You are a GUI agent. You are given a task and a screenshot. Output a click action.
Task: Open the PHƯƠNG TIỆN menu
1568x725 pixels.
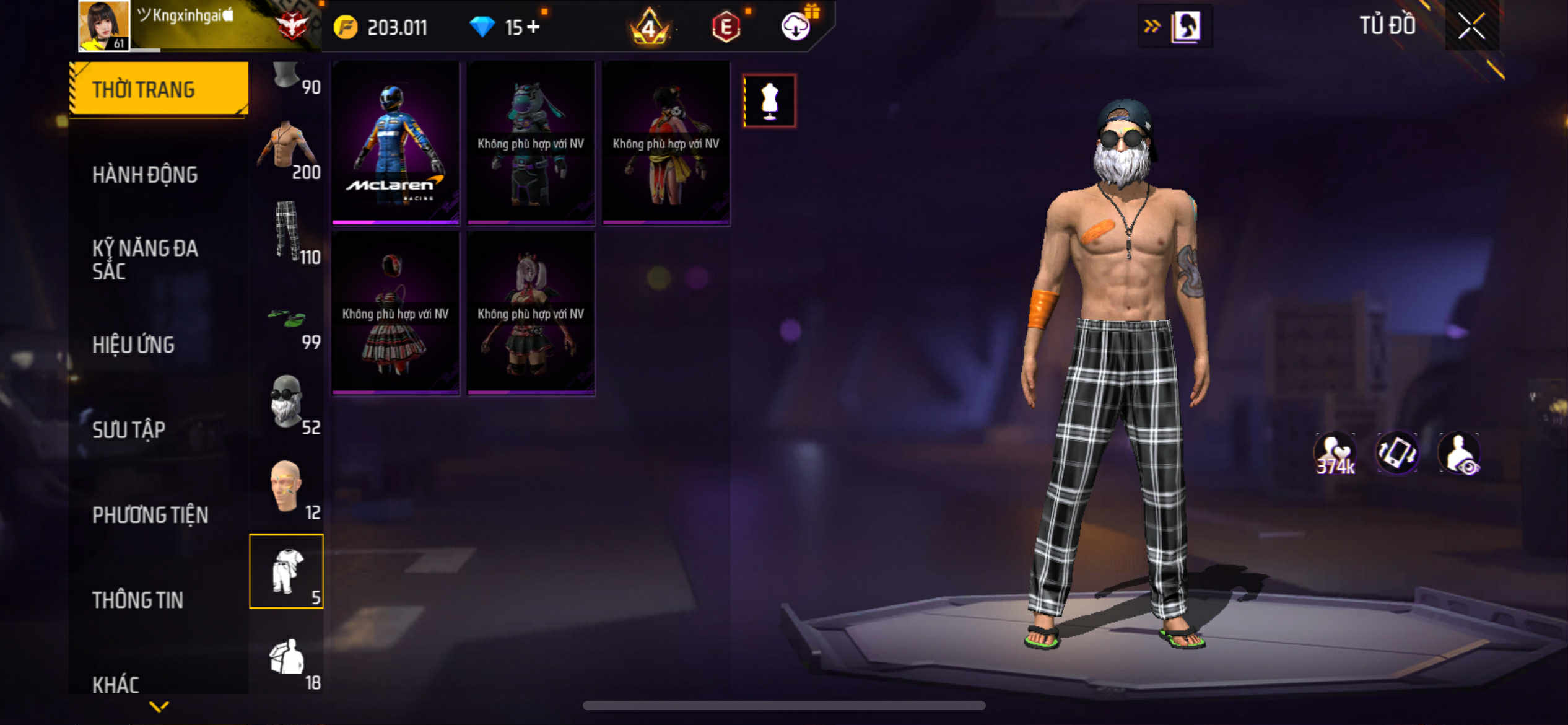pyautogui.click(x=150, y=514)
